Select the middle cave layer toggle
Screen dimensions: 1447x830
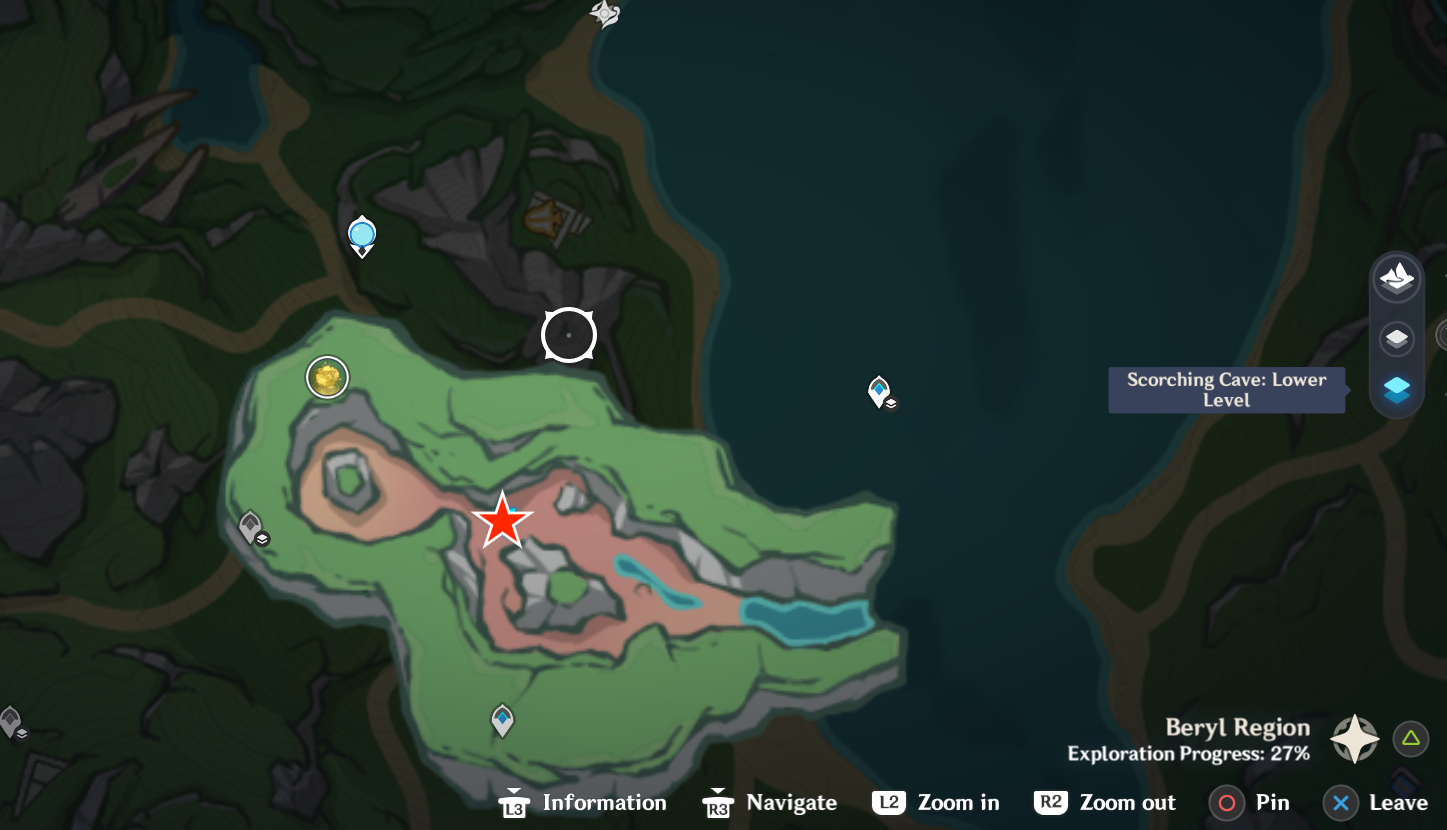[1396, 339]
